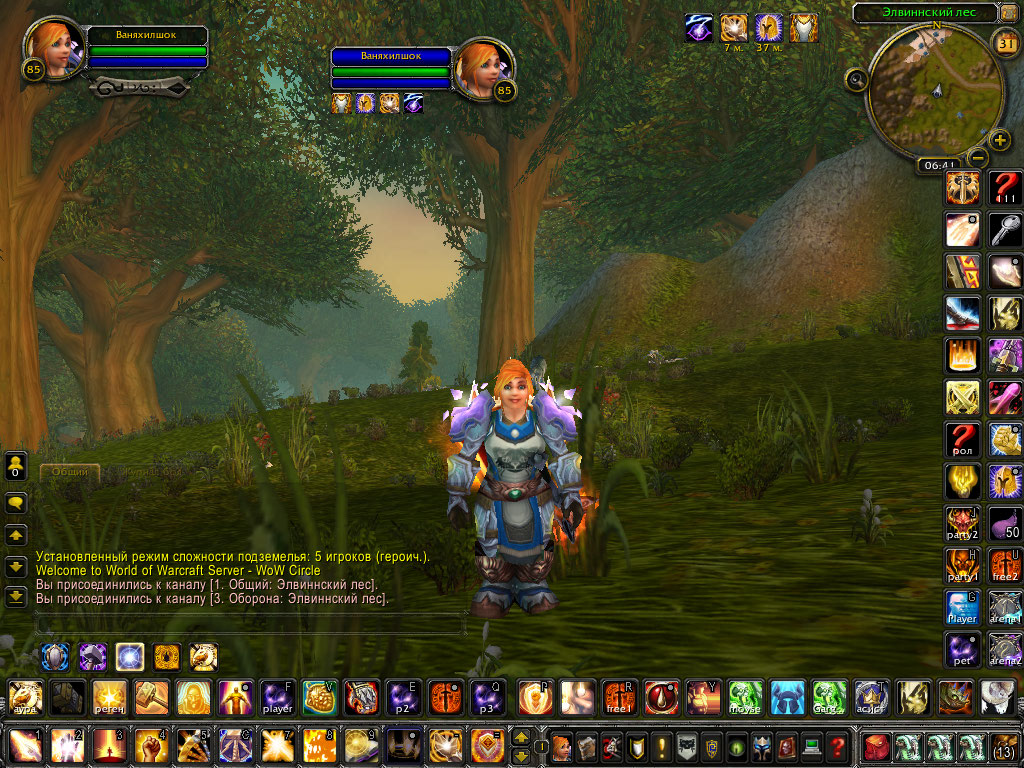Image resolution: width=1024 pixels, height=768 pixels.
Task: Activate the macro labeled реген
Action: click(109, 696)
